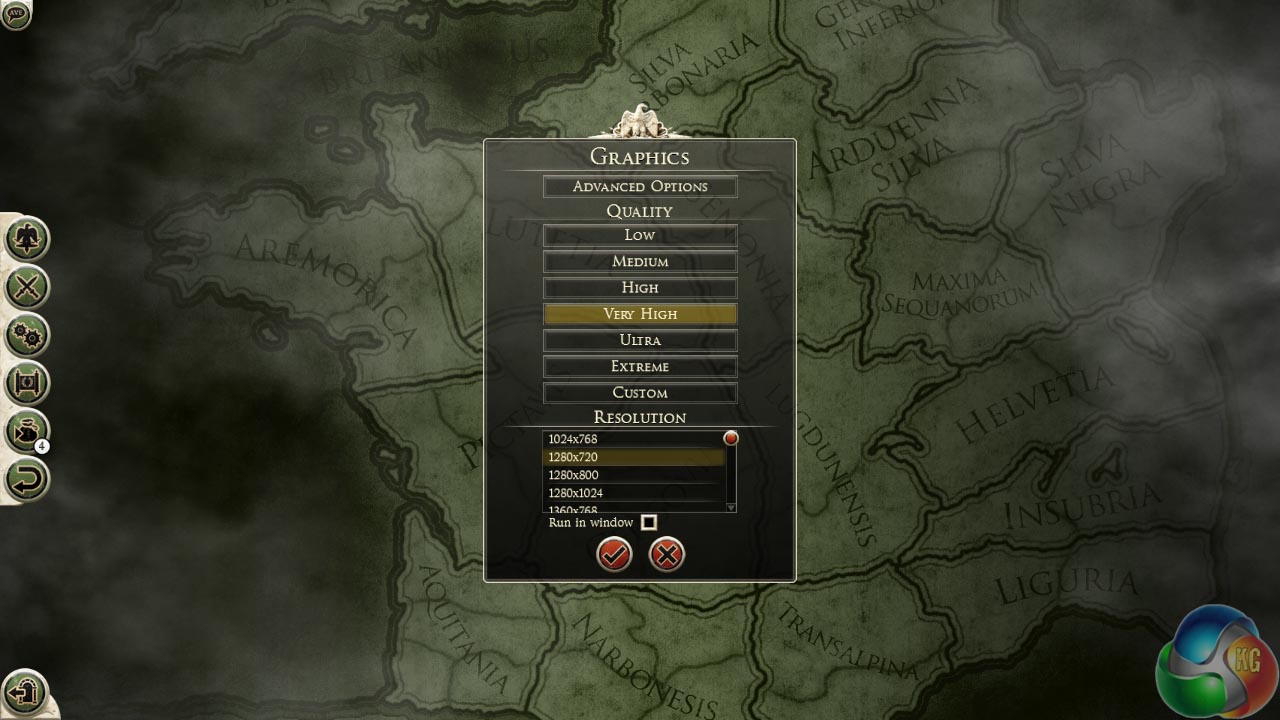This screenshot has width=1280, height=720.
Task: Pick the 1024x768 resolution
Action: coord(634,439)
